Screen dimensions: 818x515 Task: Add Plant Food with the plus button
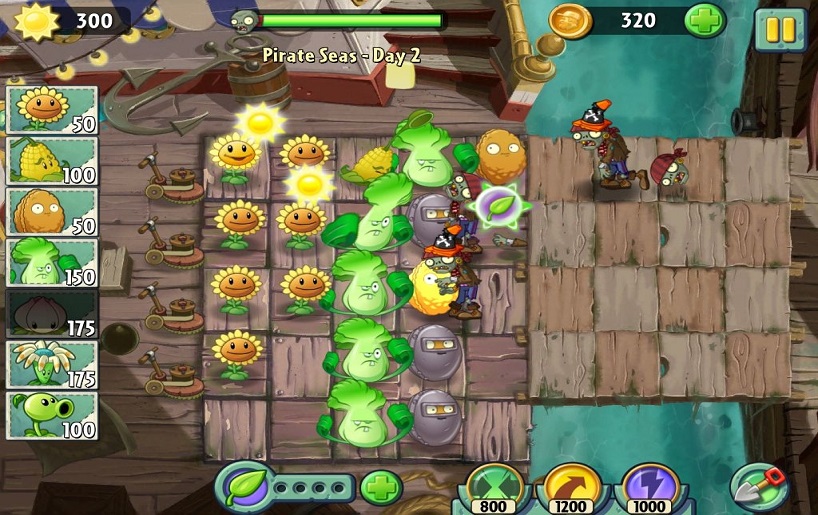pyautogui.click(x=381, y=488)
